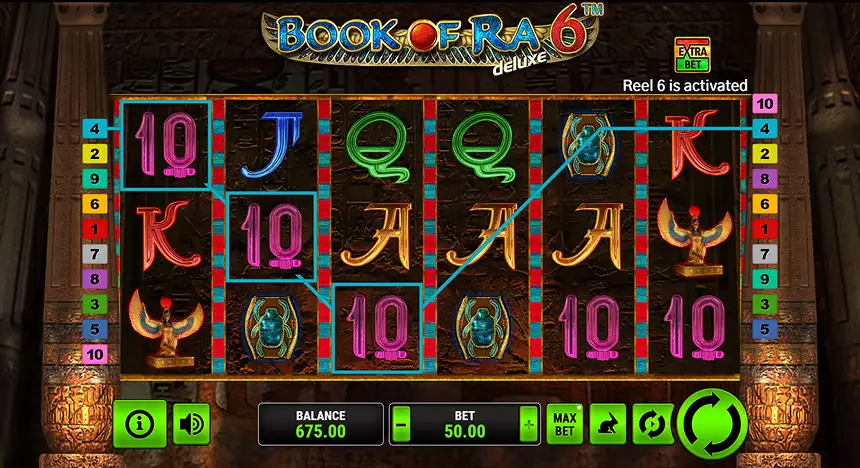Enable turbo mode with the rabbit button

point(607,425)
